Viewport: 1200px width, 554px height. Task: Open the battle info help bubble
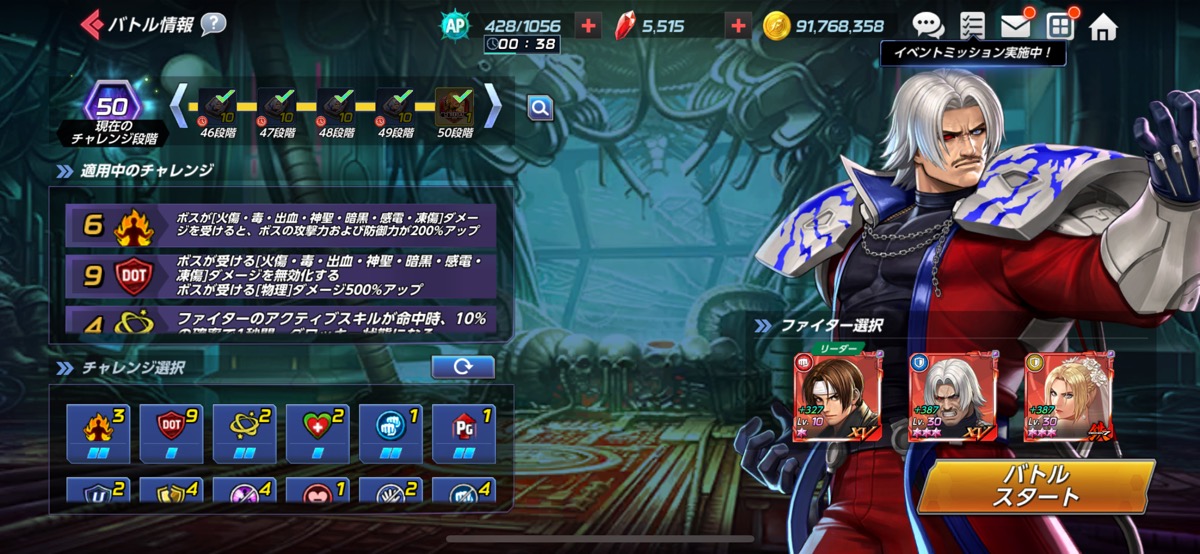pyautogui.click(x=213, y=24)
